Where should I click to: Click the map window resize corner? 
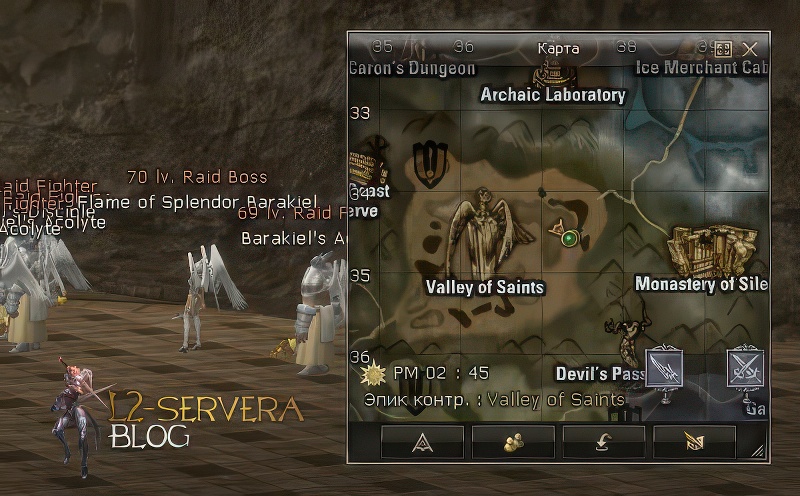[x=757, y=452]
